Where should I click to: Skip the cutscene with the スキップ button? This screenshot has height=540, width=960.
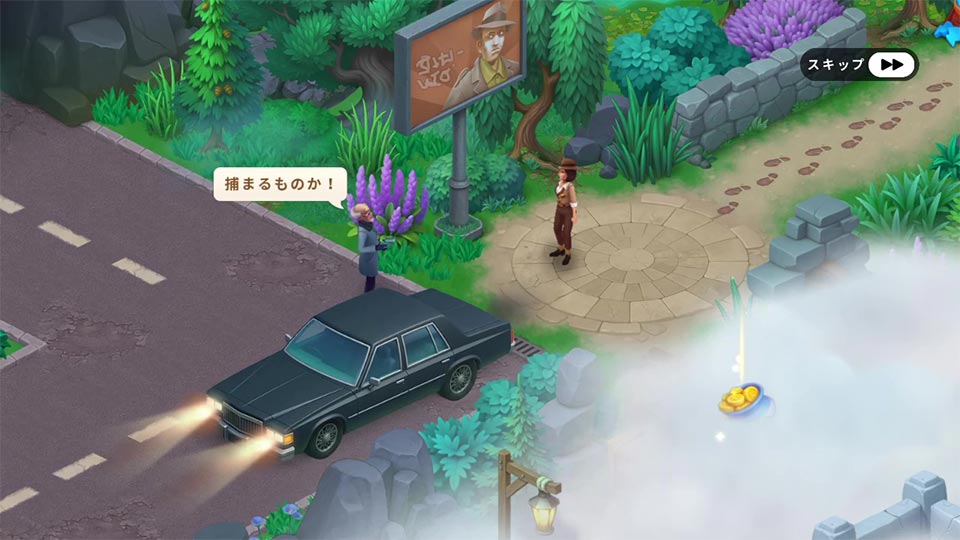[859, 65]
